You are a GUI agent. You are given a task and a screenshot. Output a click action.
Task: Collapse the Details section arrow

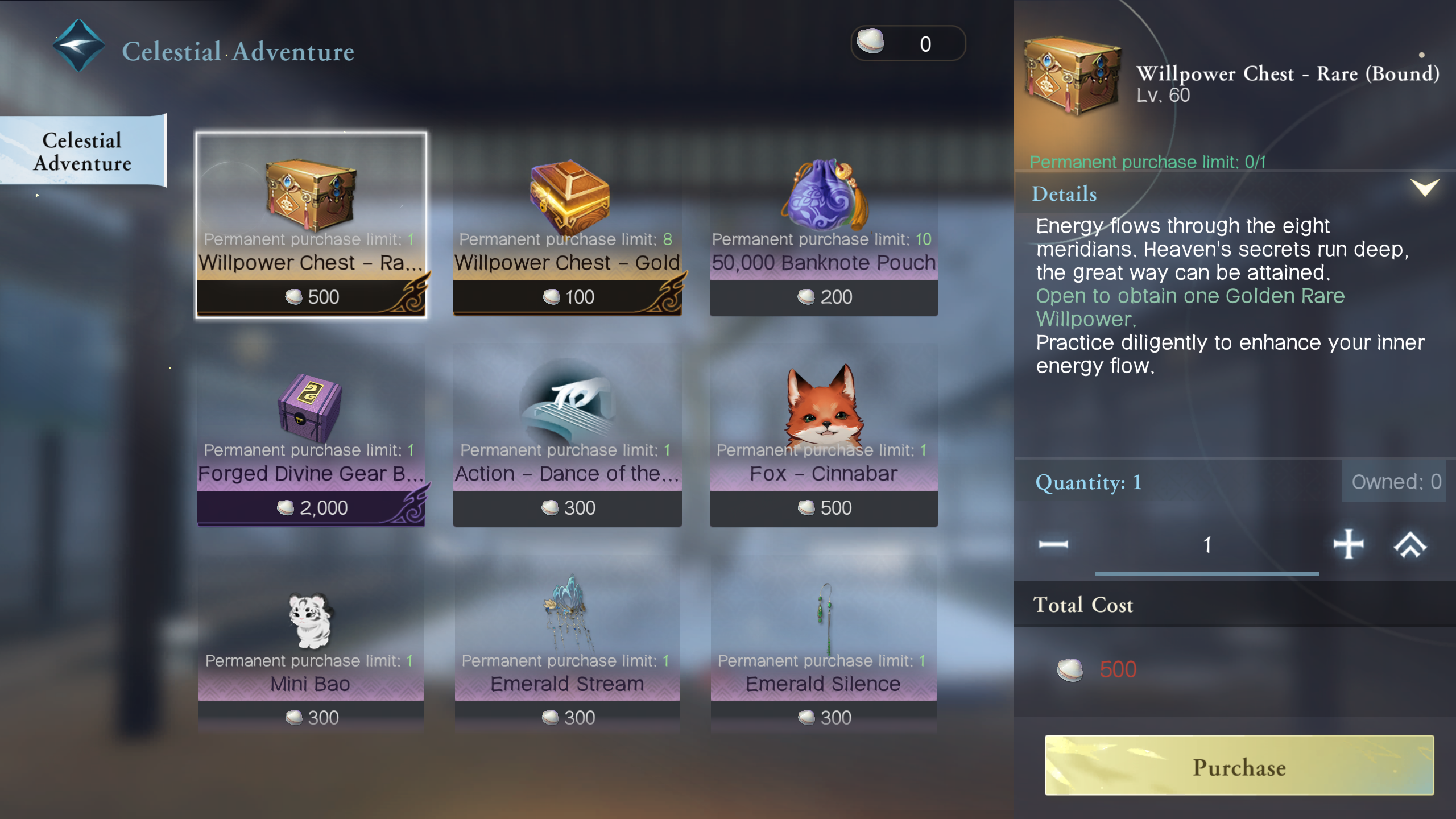1424,188
